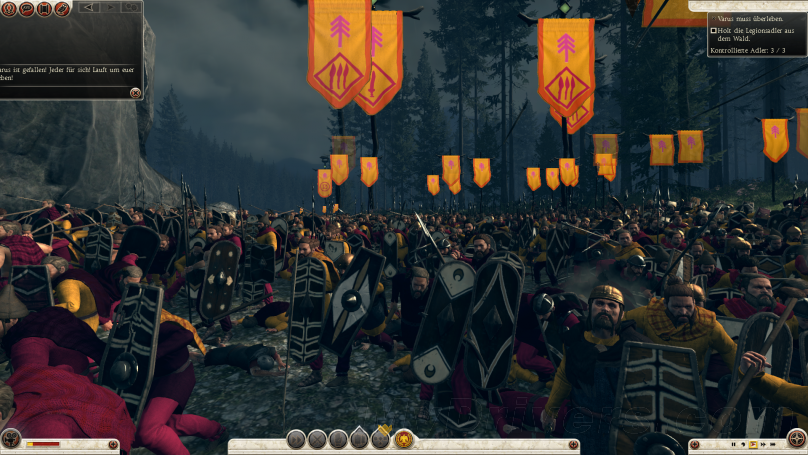Click the round medallion at the bottom-left corner
This screenshot has width=808, height=455.
coord(11,439)
